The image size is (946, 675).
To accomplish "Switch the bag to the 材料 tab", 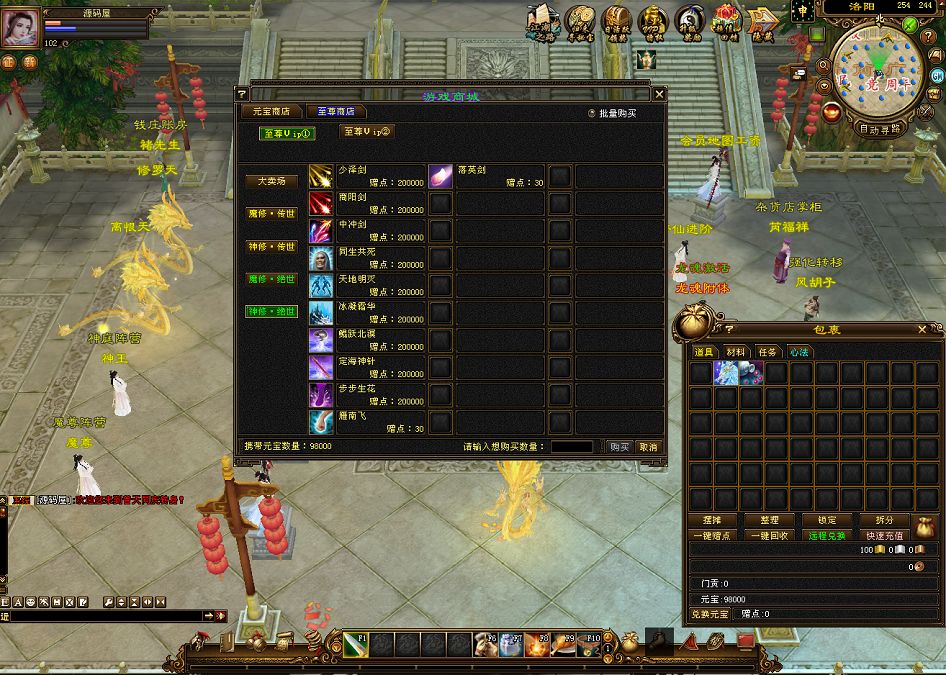I will click(x=736, y=352).
